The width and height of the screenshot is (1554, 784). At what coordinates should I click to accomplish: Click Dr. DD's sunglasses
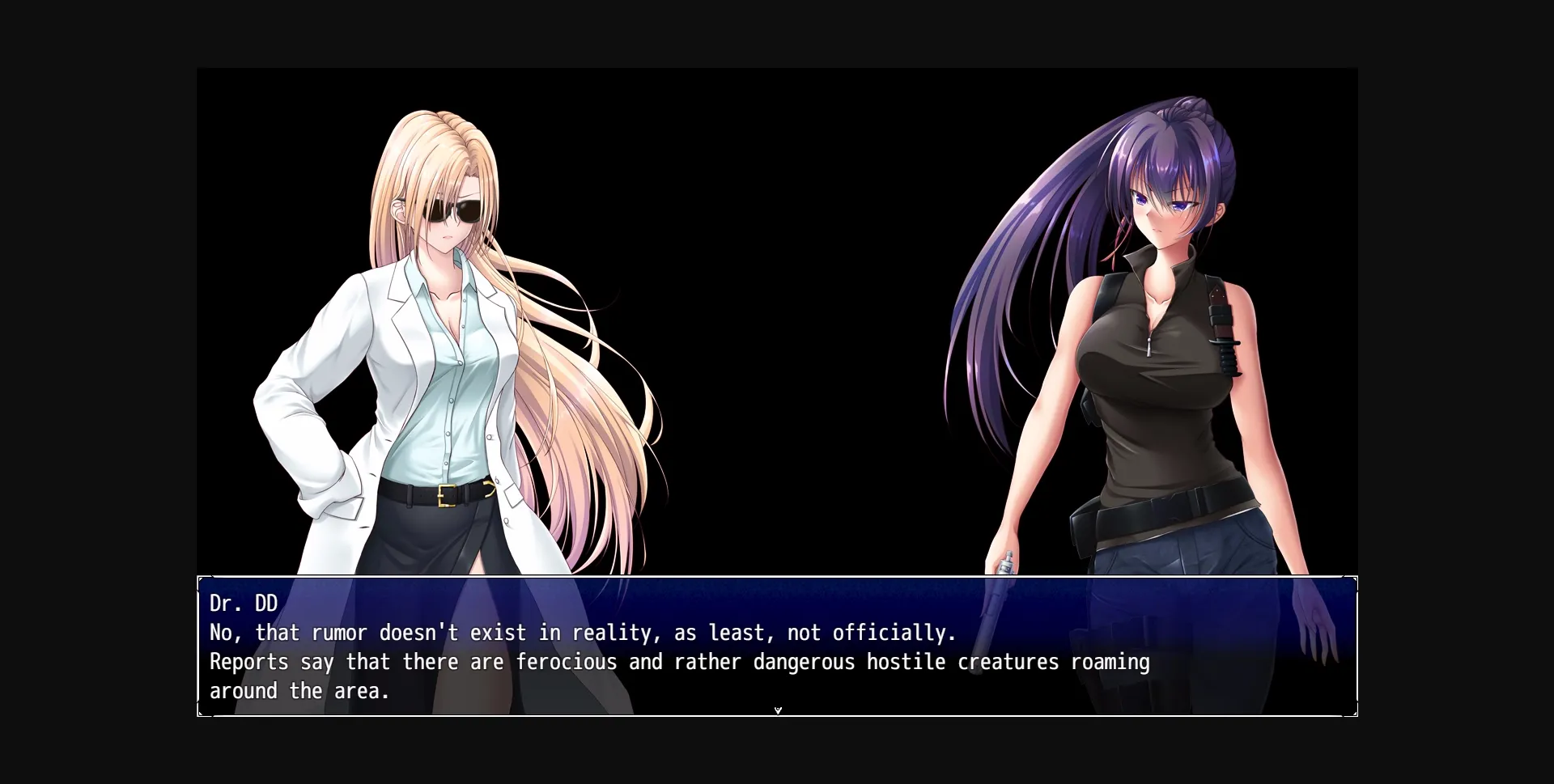point(451,210)
